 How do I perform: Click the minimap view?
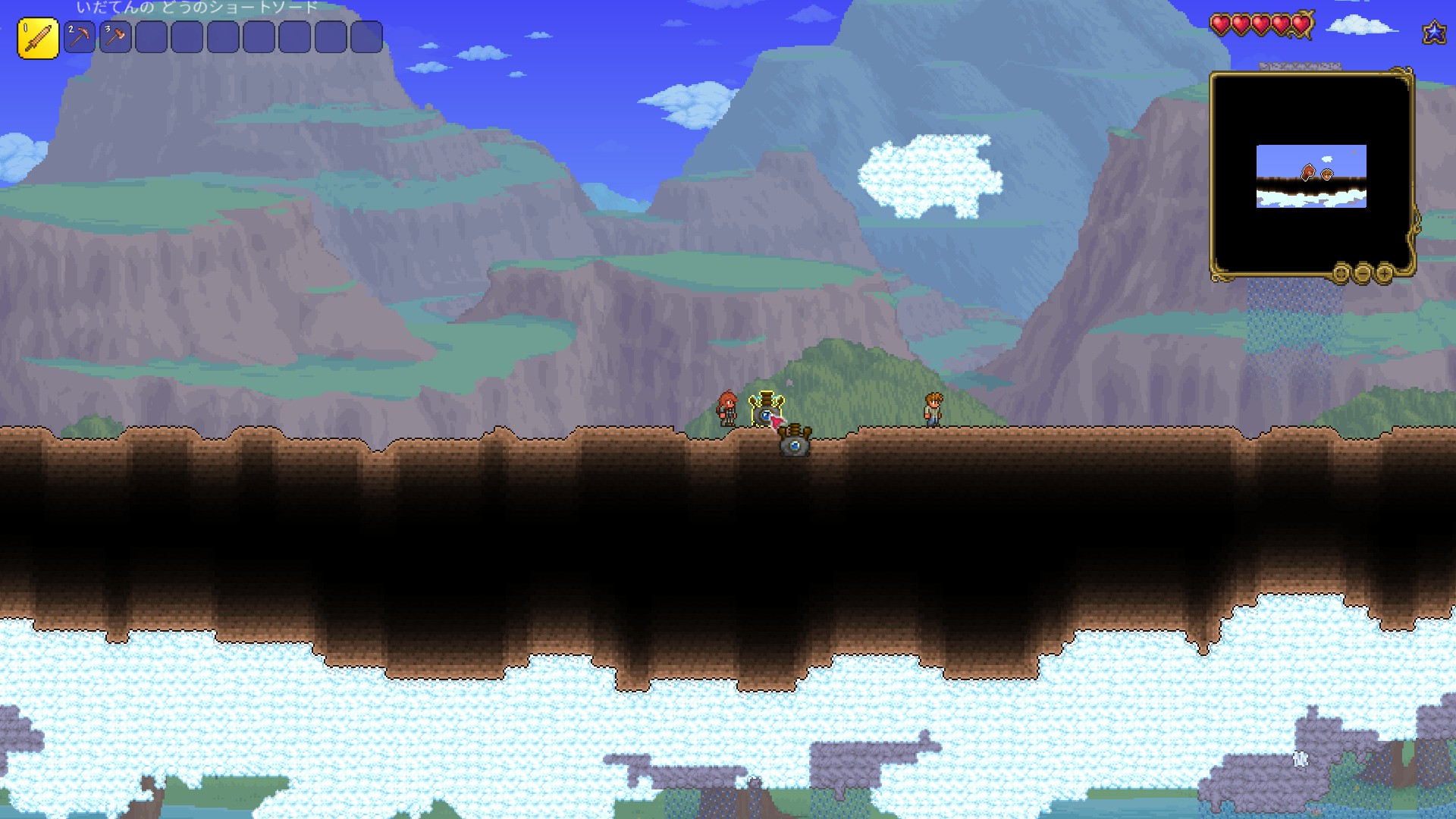tap(1311, 174)
